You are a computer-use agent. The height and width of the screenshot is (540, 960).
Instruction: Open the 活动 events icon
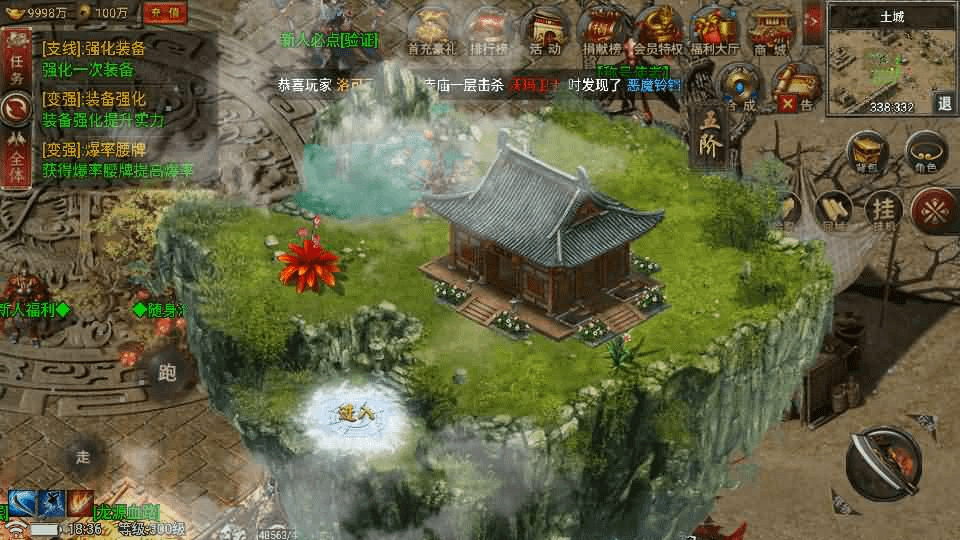[545, 29]
